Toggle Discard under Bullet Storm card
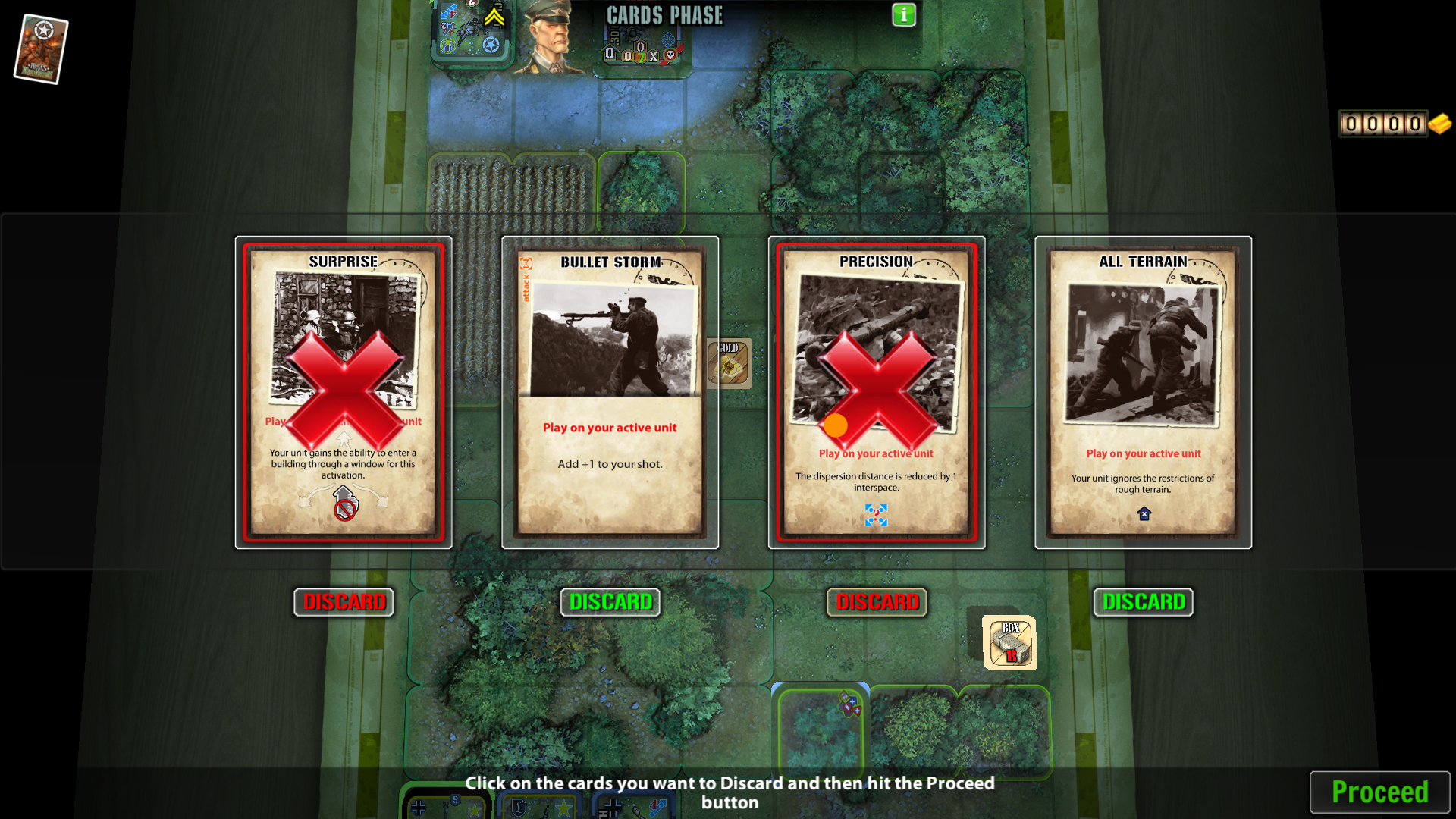This screenshot has width=1456, height=819. click(x=610, y=602)
